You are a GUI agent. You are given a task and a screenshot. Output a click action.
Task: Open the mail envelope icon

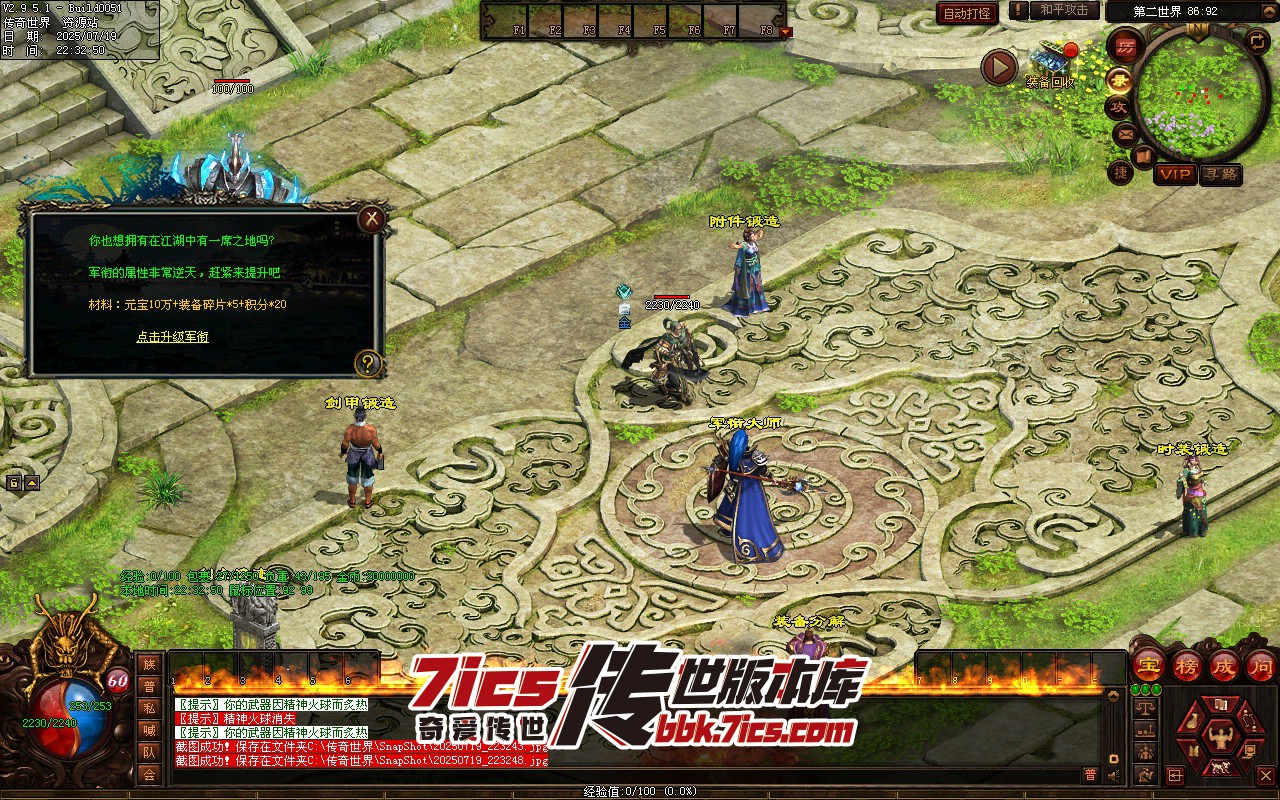tap(1125, 133)
